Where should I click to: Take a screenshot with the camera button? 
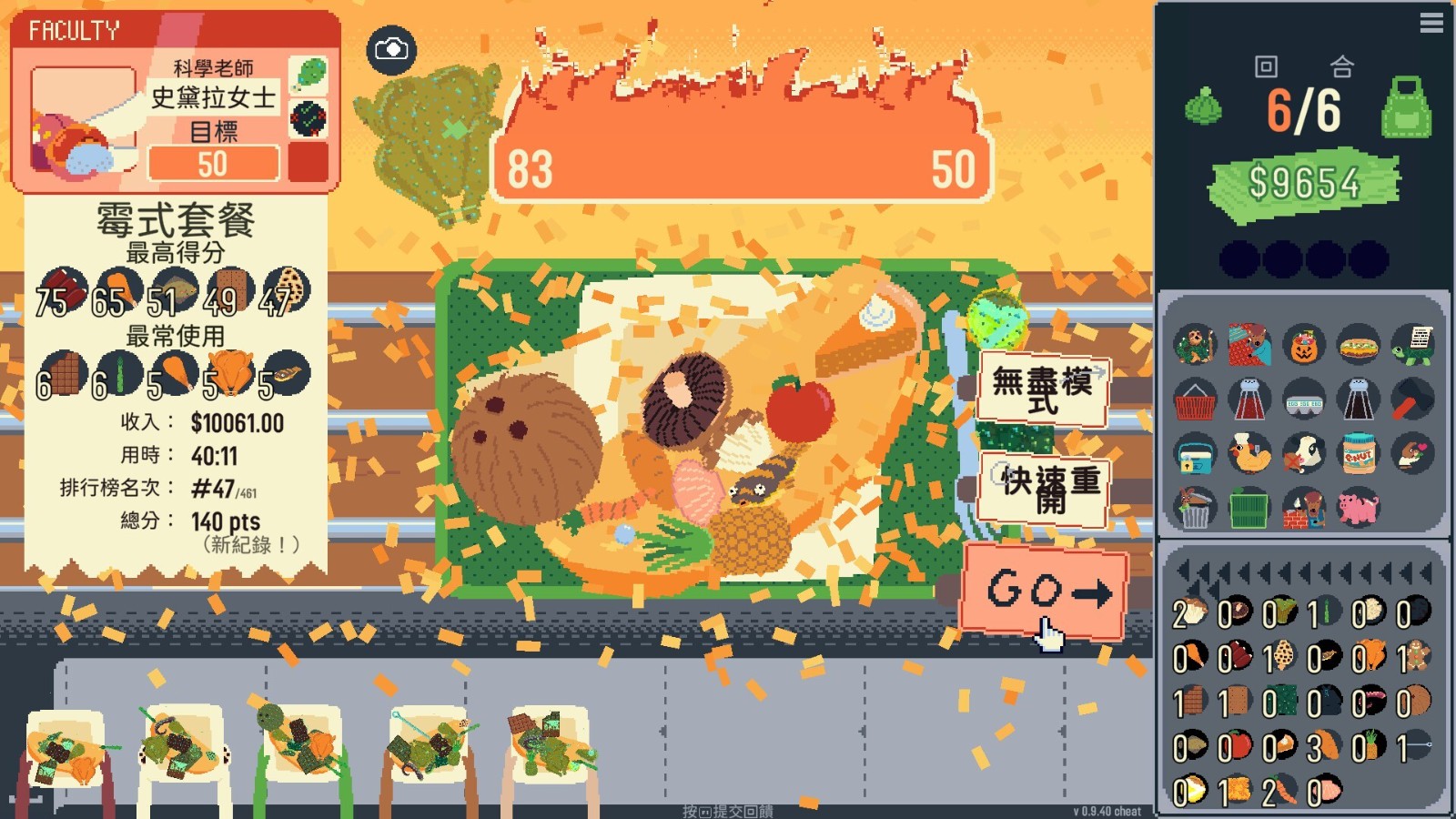click(391, 49)
